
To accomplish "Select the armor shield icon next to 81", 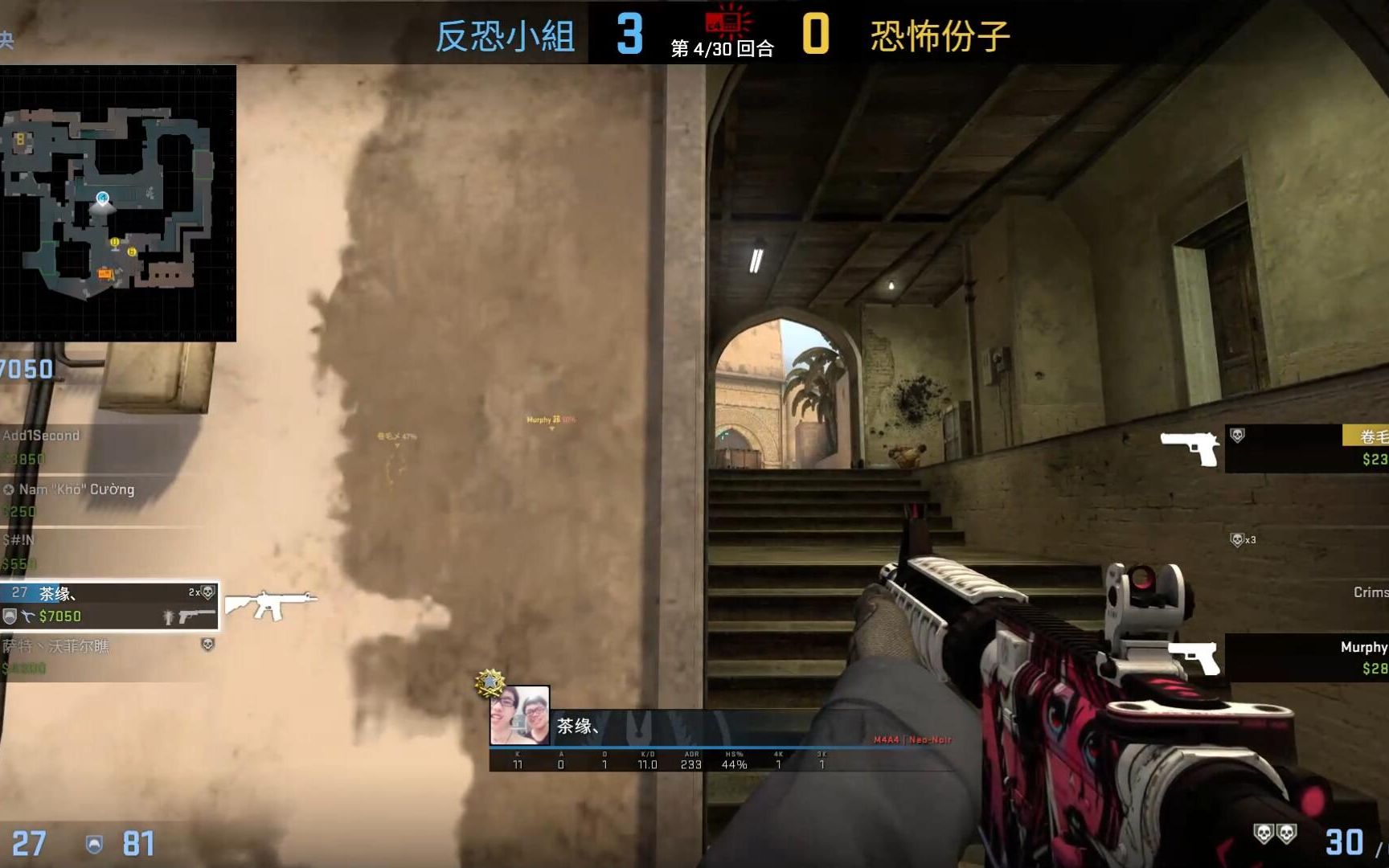I will [x=96, y=845].
